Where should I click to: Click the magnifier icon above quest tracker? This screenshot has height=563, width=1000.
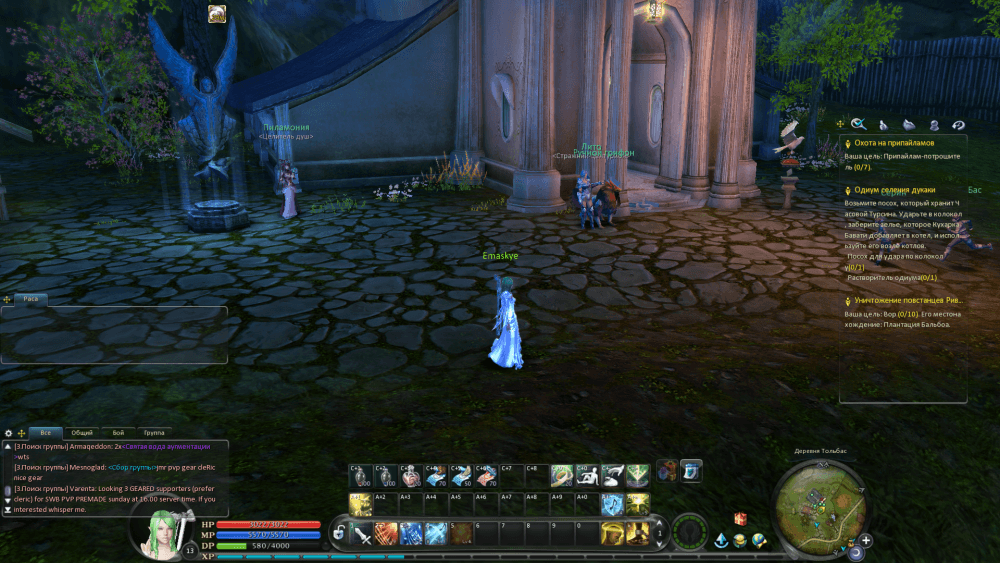(858, 125)
